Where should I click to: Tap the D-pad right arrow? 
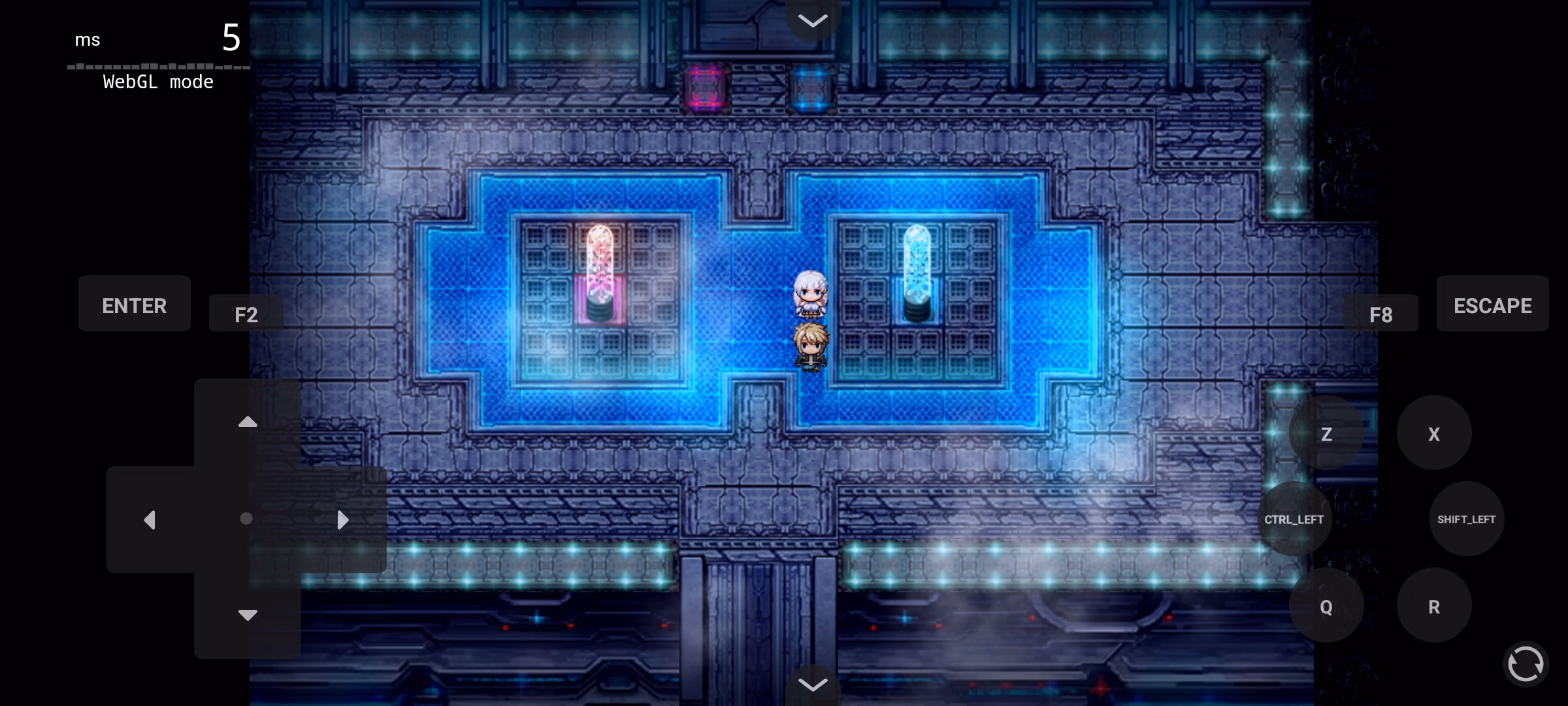342,520
